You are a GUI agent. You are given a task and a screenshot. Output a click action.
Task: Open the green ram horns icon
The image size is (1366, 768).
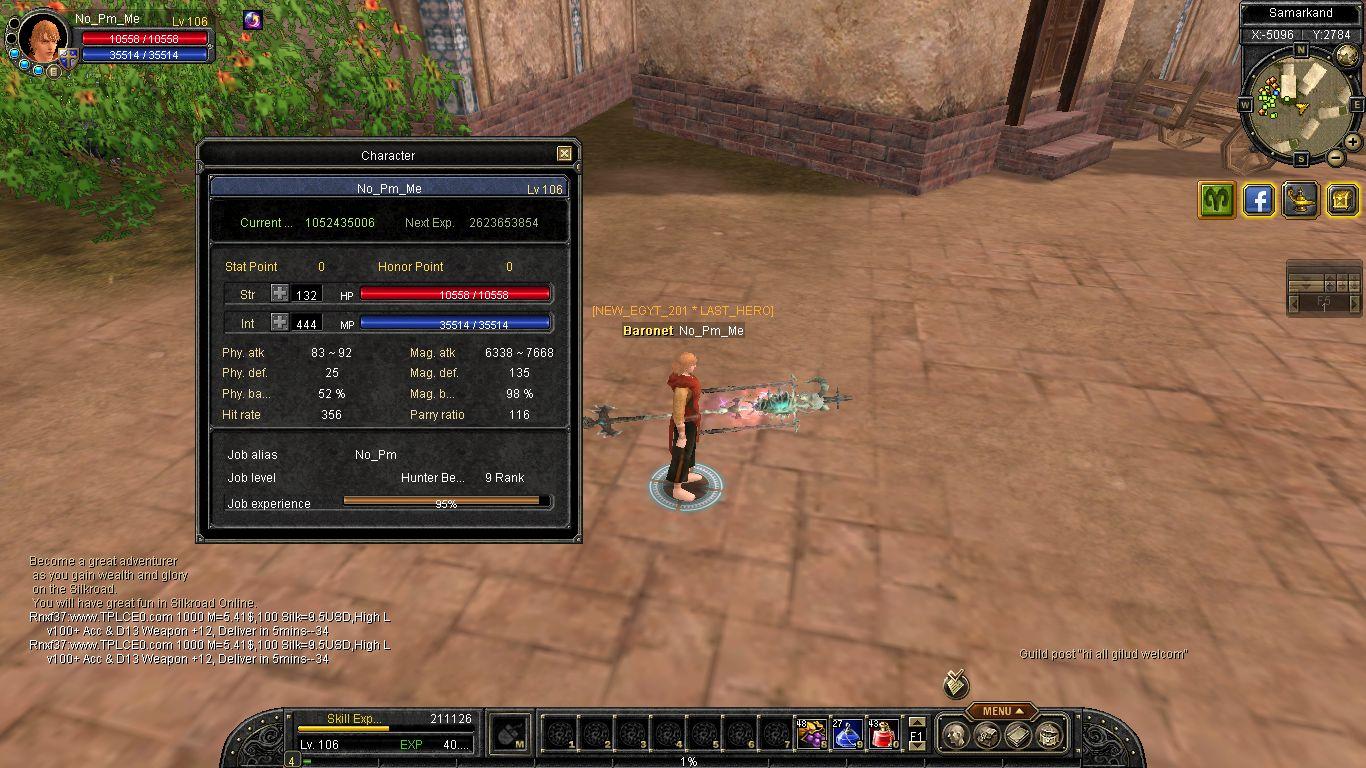[1217, 200]
